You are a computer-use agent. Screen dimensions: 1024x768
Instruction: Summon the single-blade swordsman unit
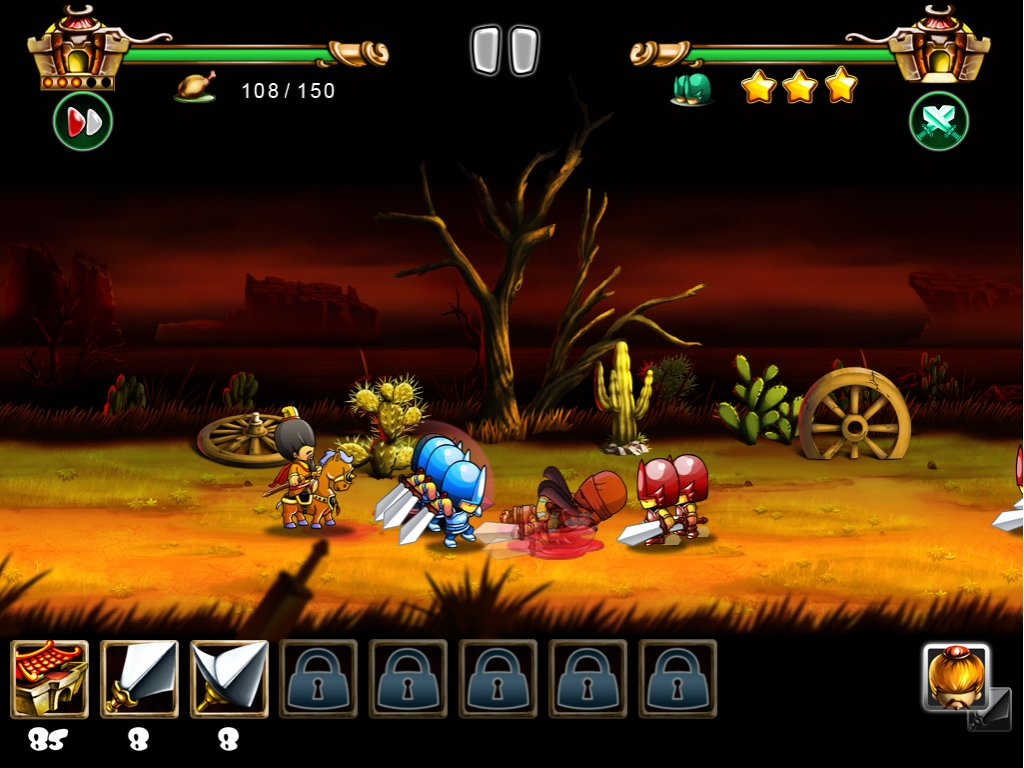pyautogui.click(x=139, y=679)
